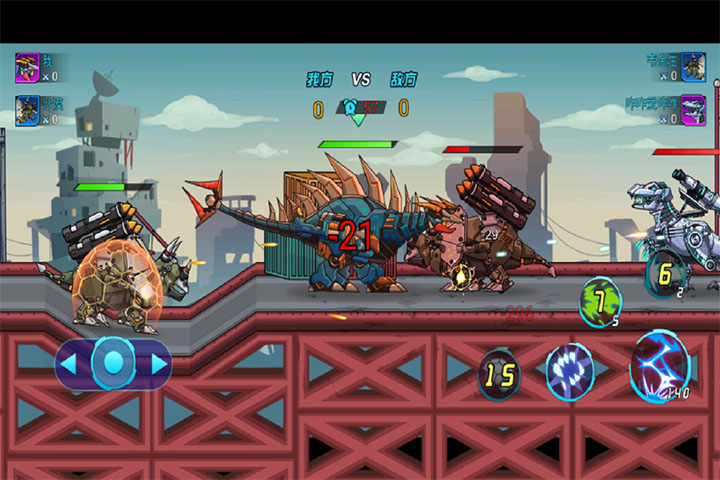The height and width of the screenshot is (480, 720).
Task: Activate the skill button showing 6
Action: (x=665, y=272)
